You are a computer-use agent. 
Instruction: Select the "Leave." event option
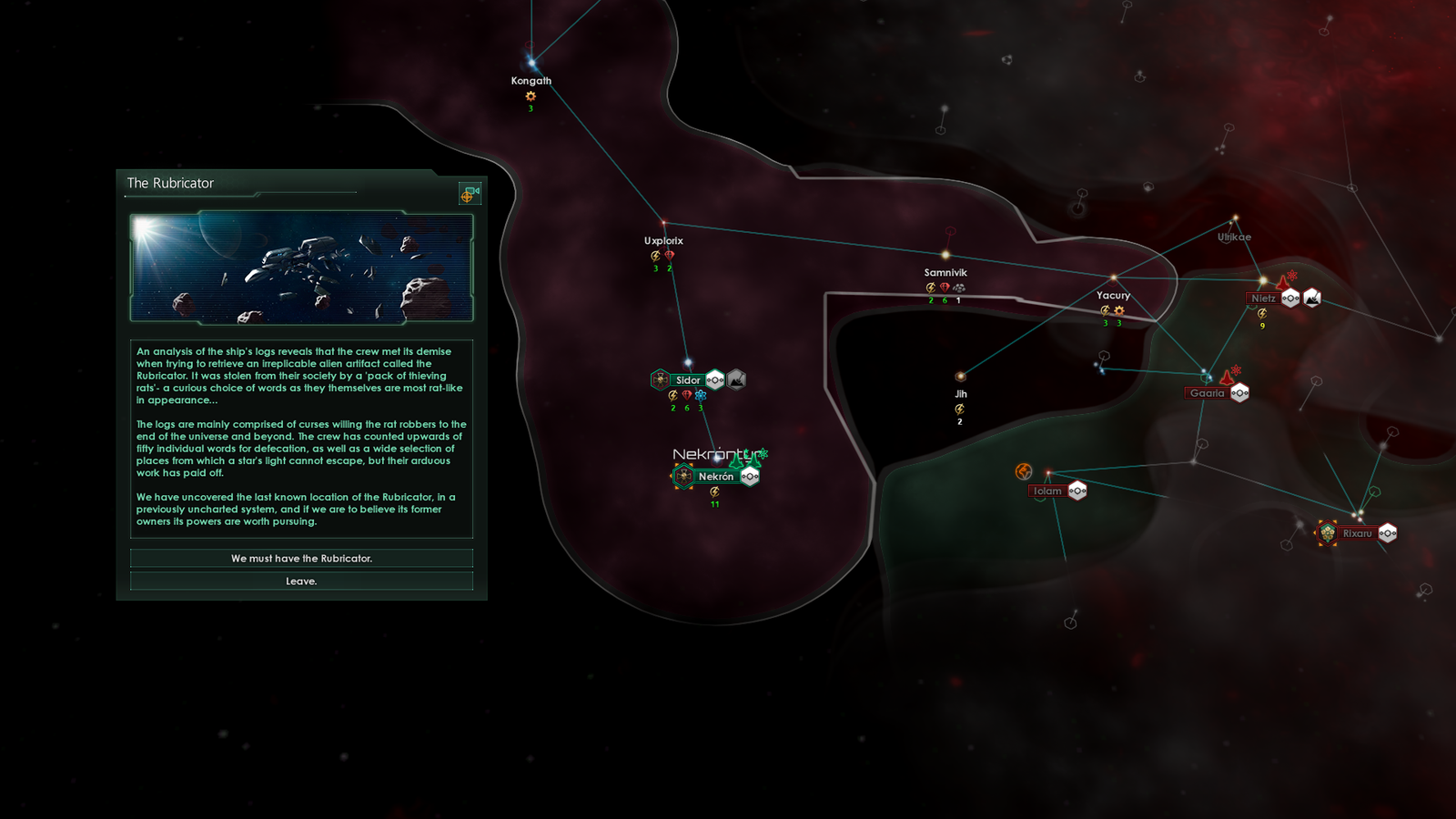click(301, 581)
